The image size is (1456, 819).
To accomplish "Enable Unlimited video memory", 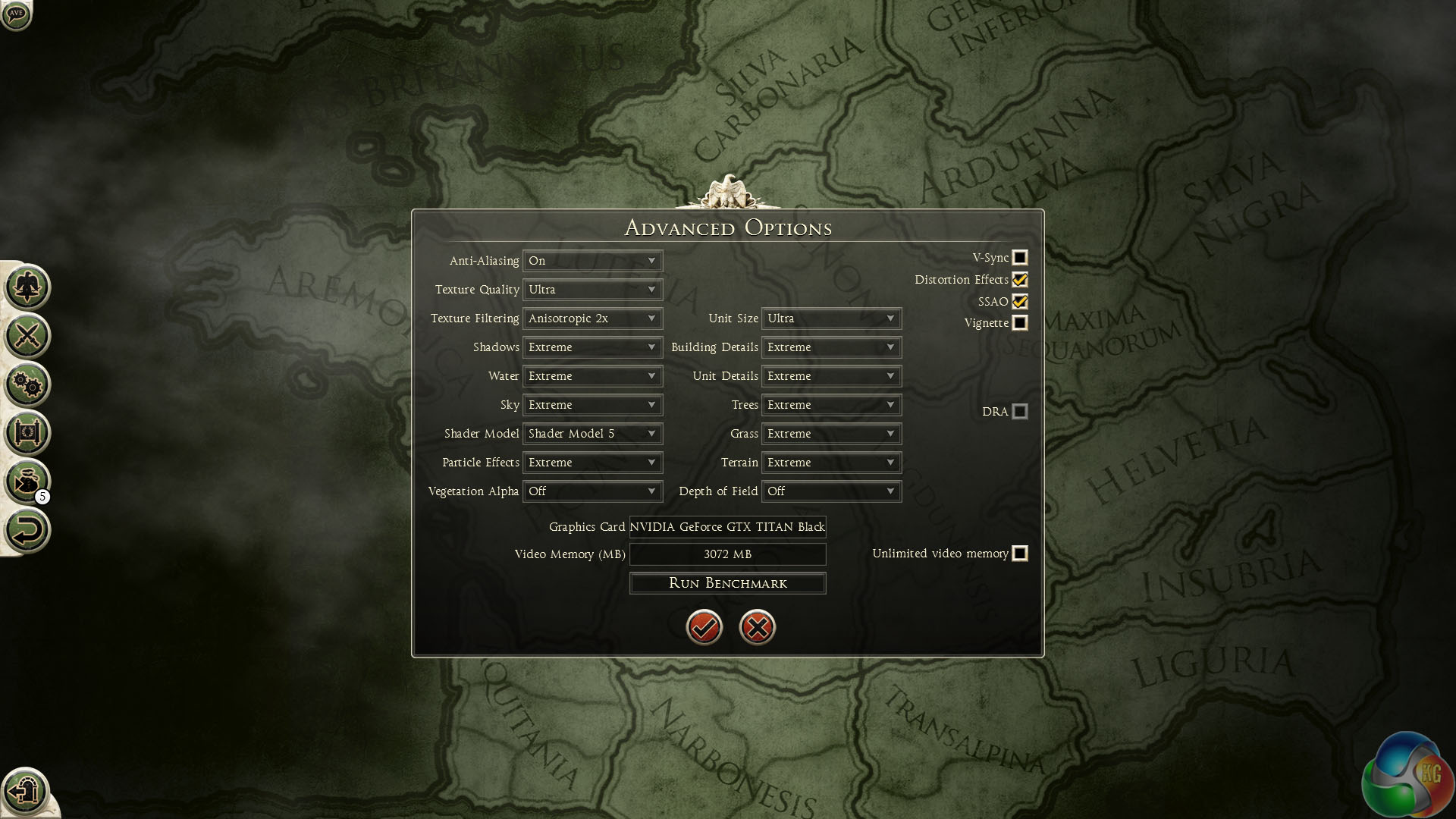I will tap(1020, 554).
